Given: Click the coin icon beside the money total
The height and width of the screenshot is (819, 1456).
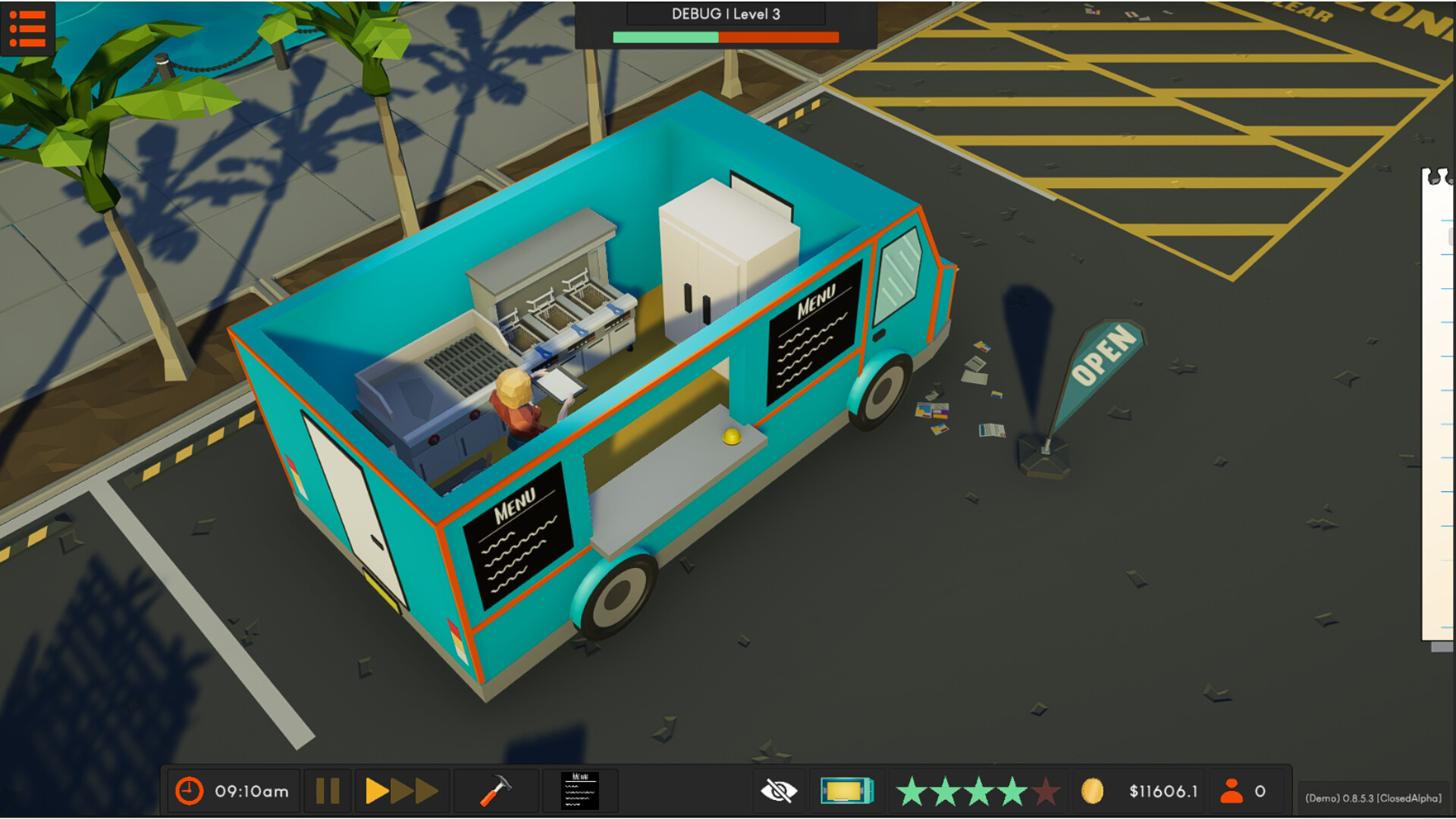Looking at the screenshot, I should point(1090,791).
